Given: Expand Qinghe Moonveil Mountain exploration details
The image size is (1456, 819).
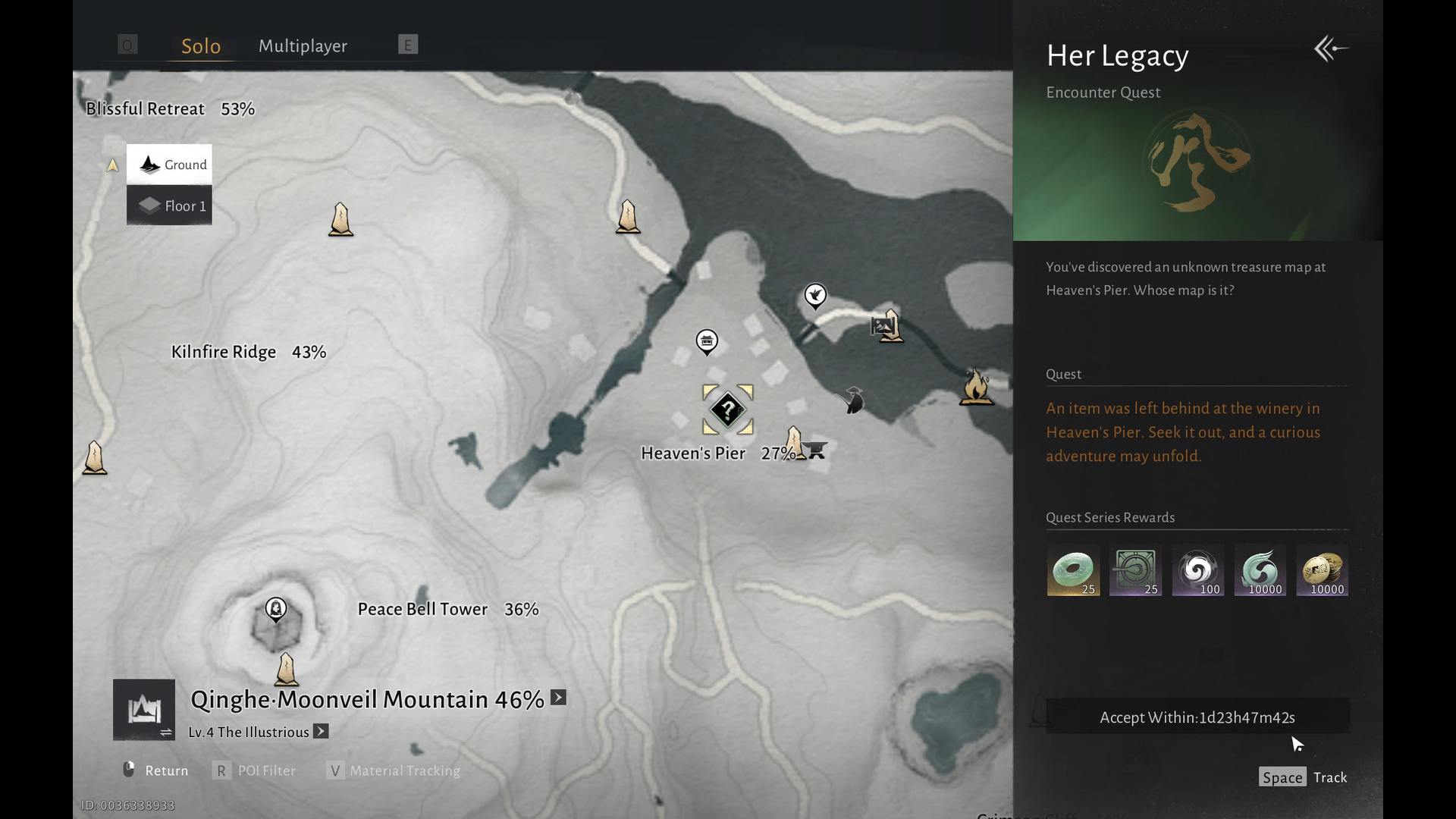Looking at the screenshot, I should coord(558,698).
